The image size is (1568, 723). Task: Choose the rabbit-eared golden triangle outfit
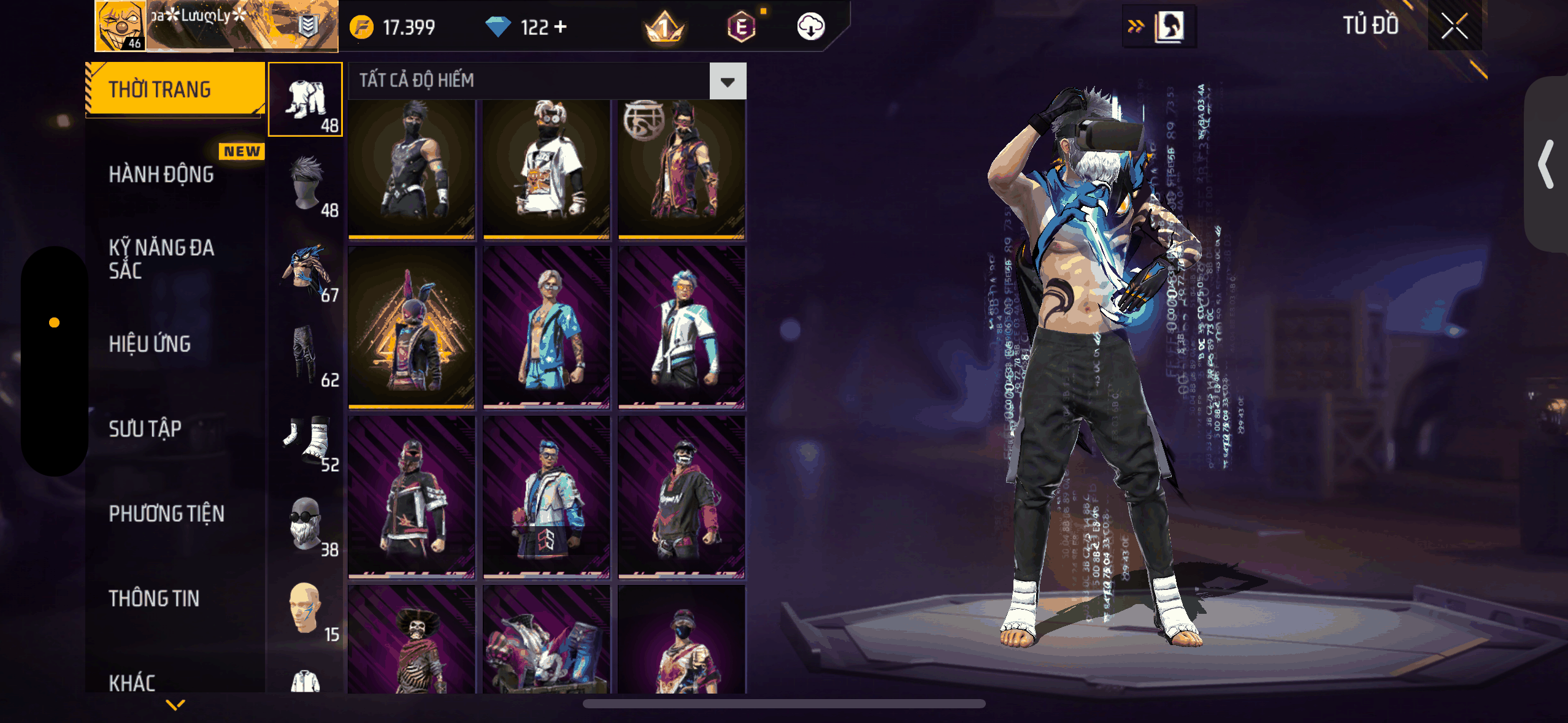coord(412,328)
